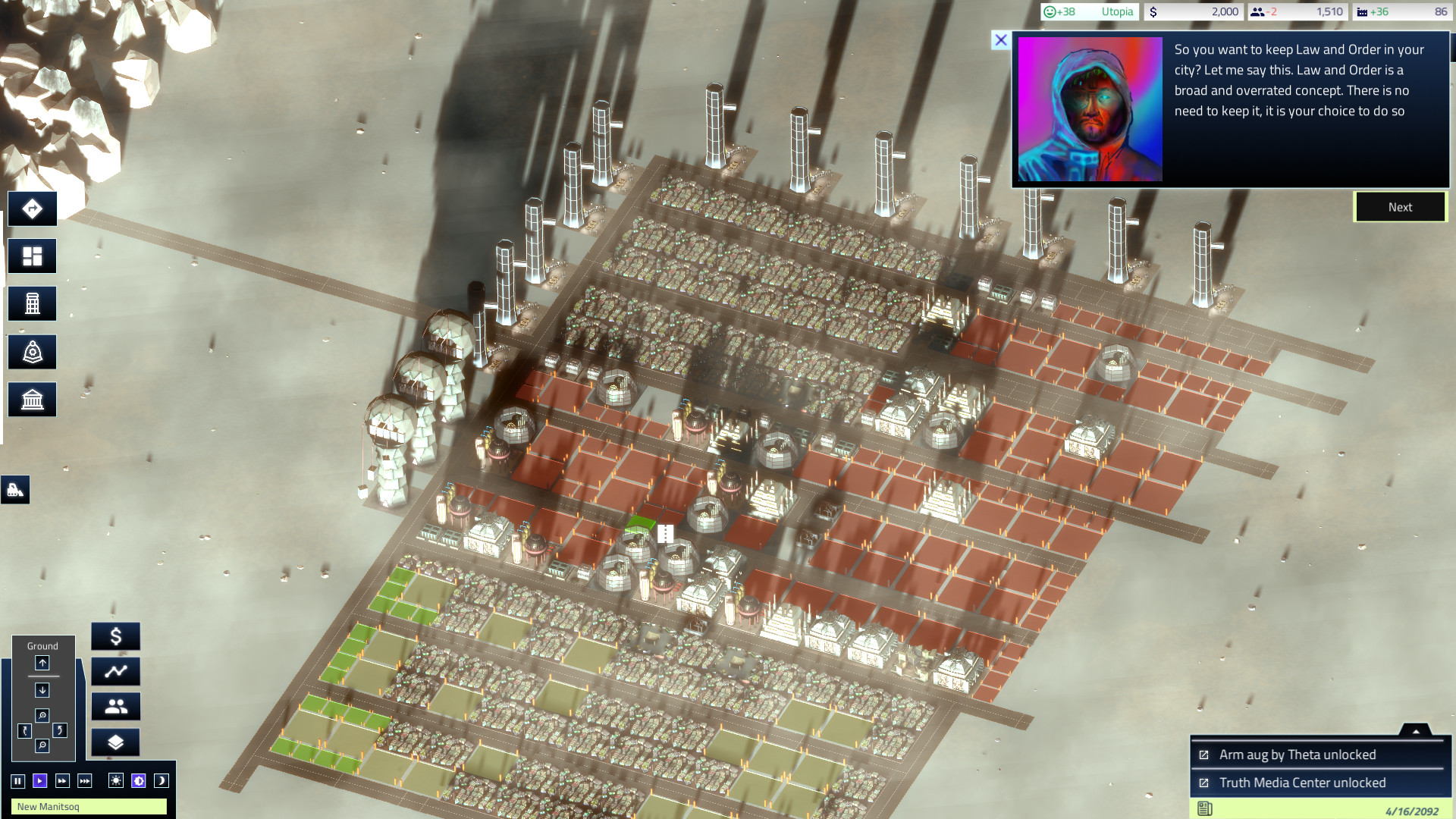The image size is (1456, 819).
Task: Toggle the layers overlay view
Action: coord(115,741)
